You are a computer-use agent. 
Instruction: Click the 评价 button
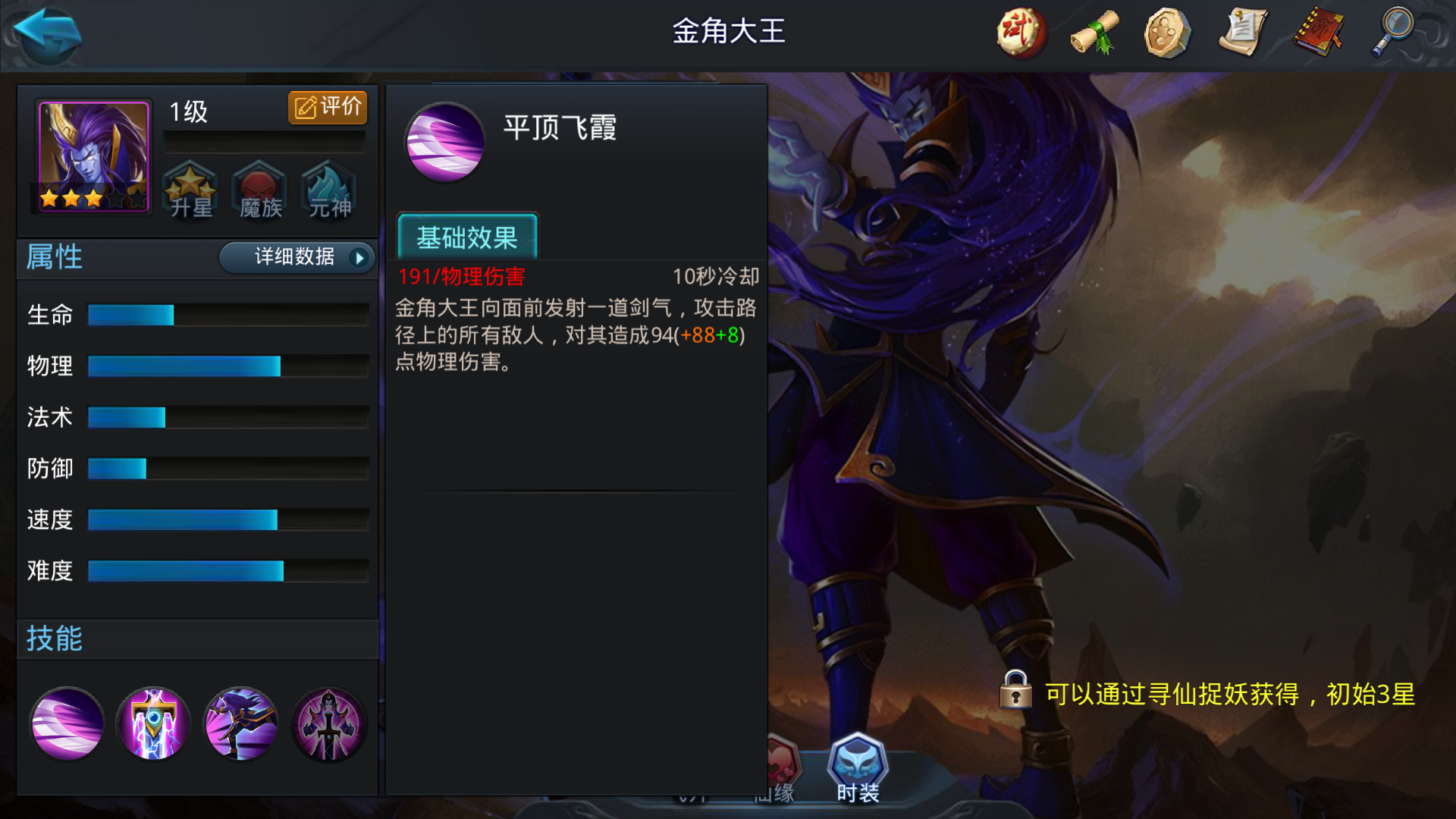[x=327, y=107]
